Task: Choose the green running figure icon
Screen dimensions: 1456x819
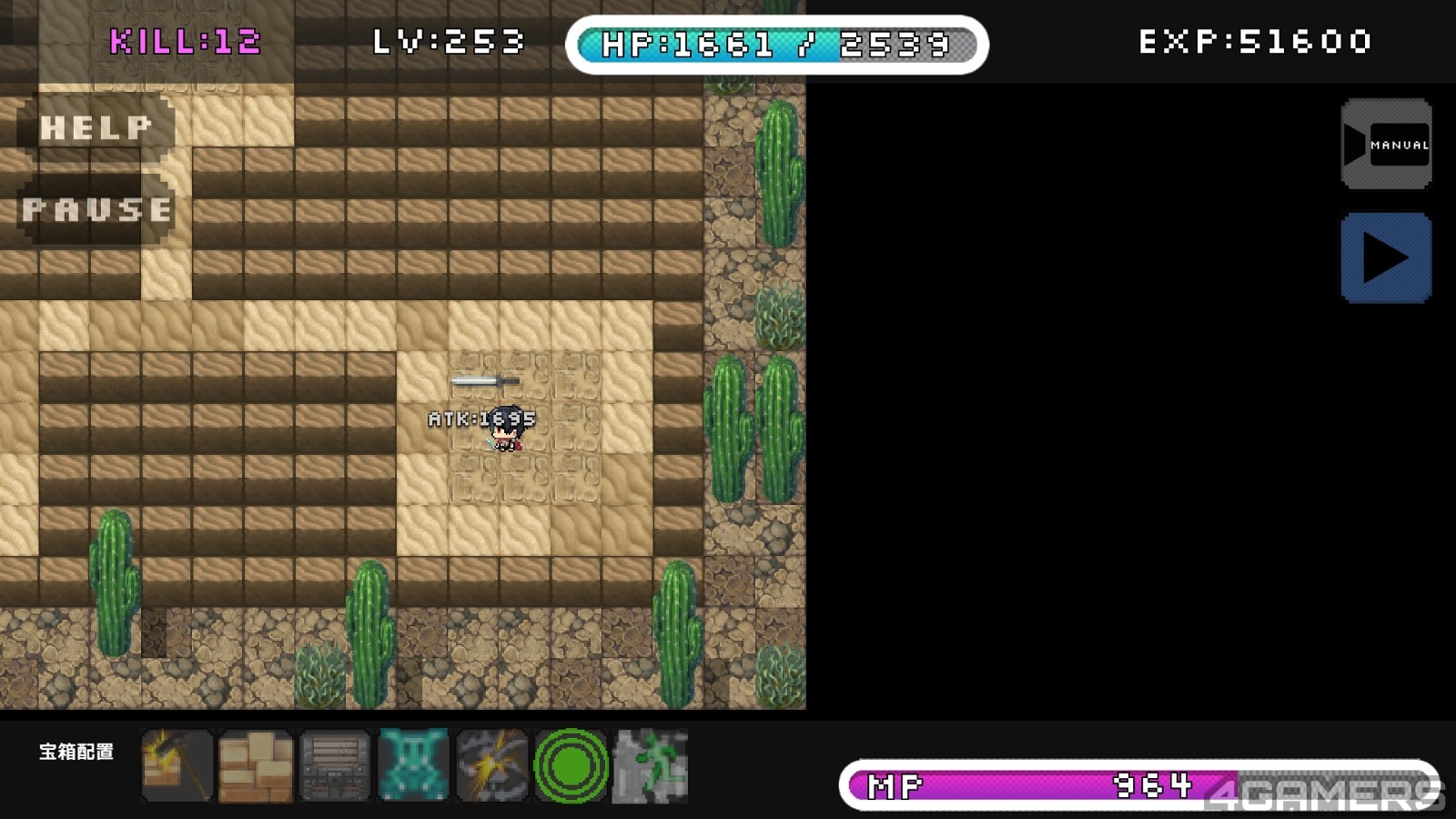Action: 650,766
